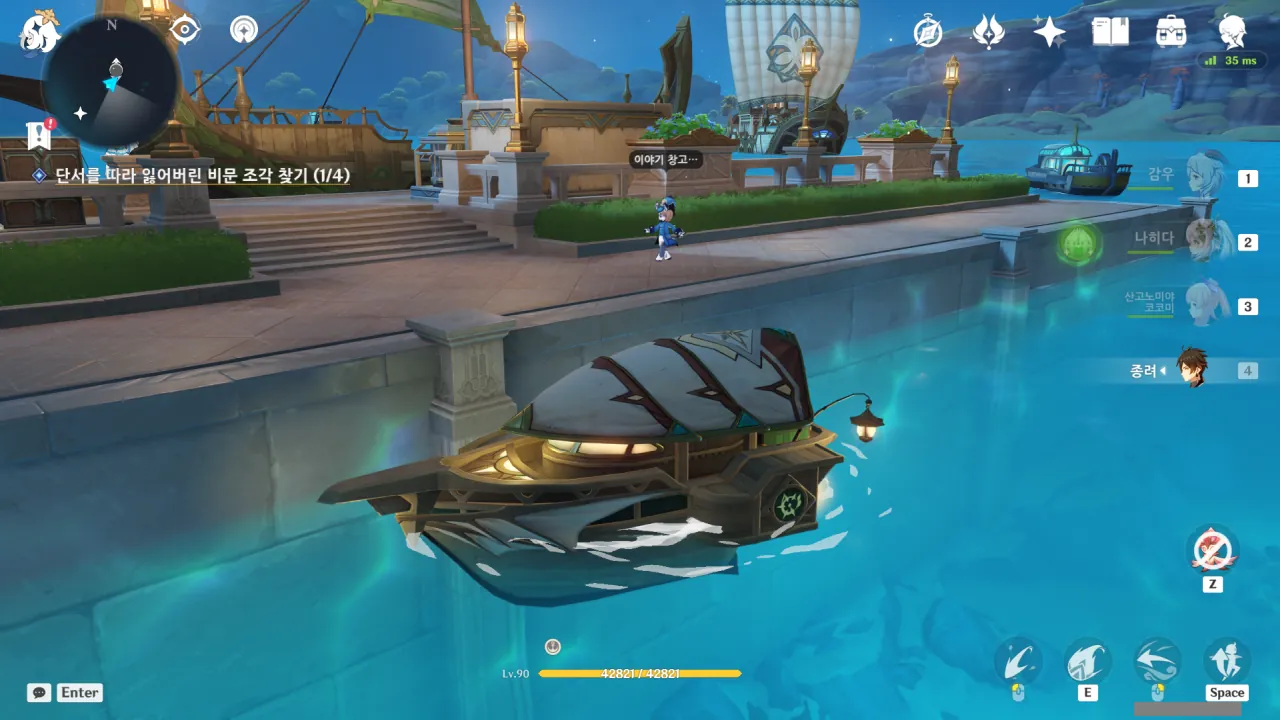Open the quest log with alert badge
Image resolution: width=1280 pixels, height=720 pixels.
click(x=39, y=135)
